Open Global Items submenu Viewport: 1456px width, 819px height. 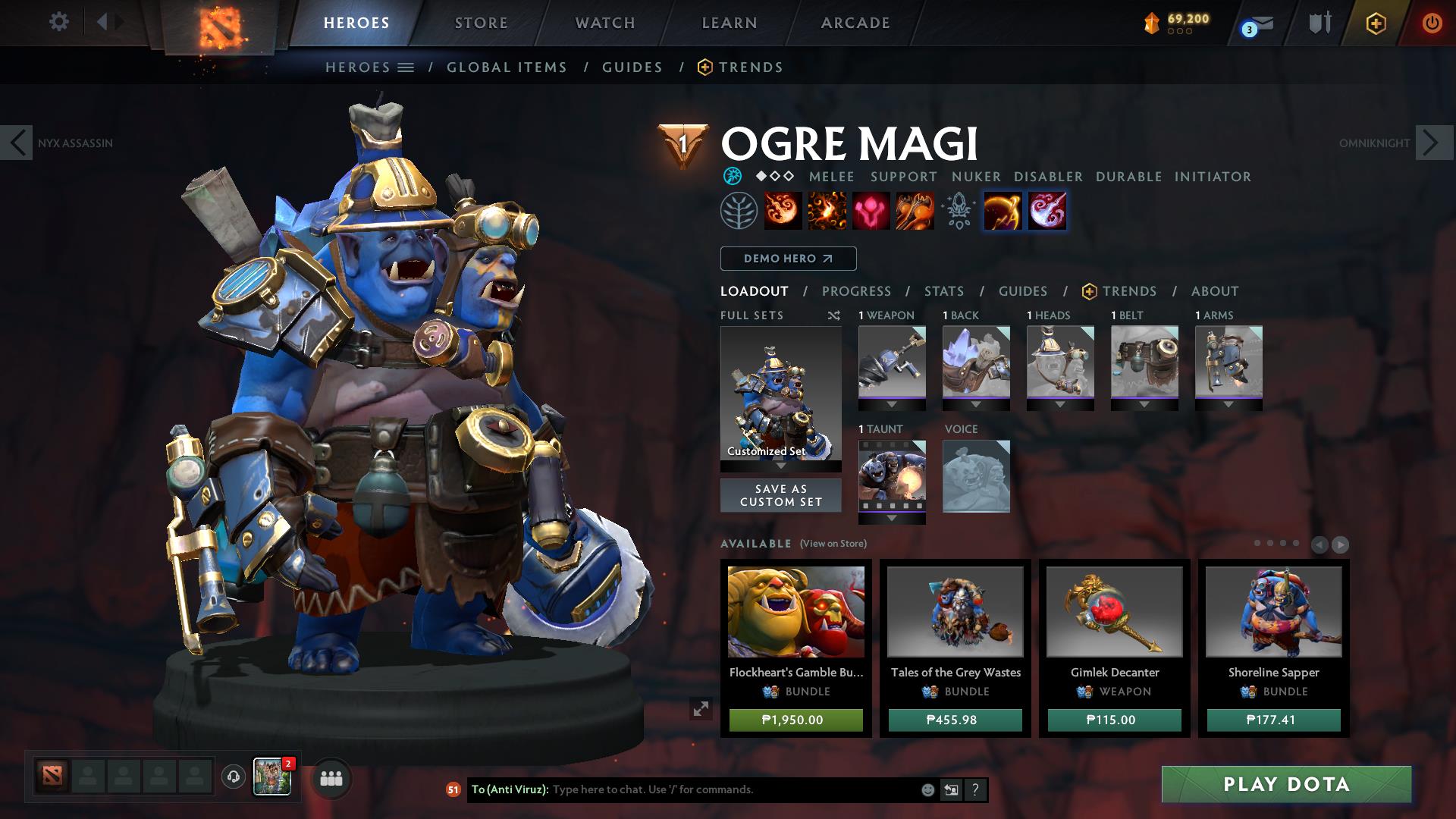[507, 67]
